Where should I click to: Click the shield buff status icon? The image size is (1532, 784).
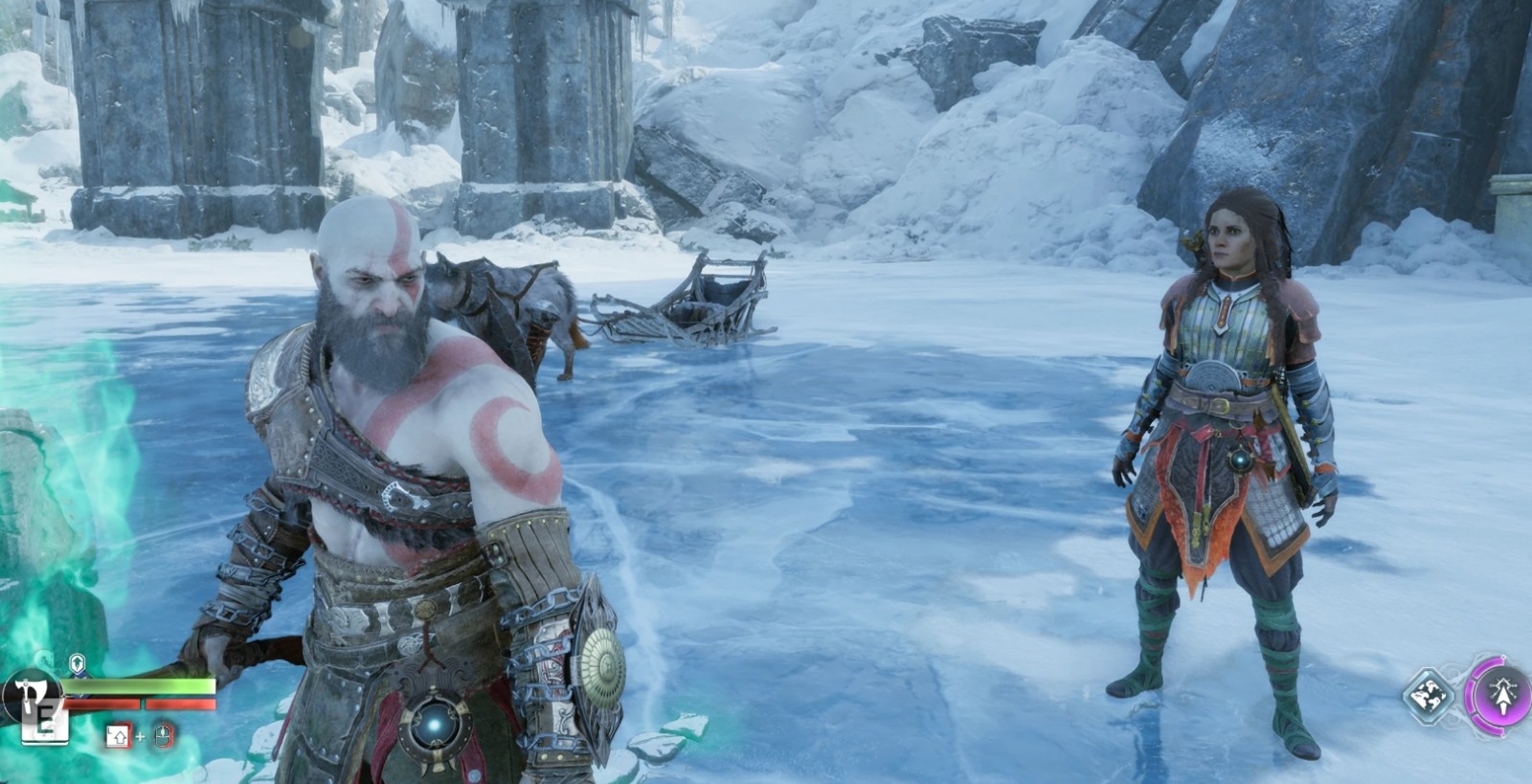[x=78, y=662]
